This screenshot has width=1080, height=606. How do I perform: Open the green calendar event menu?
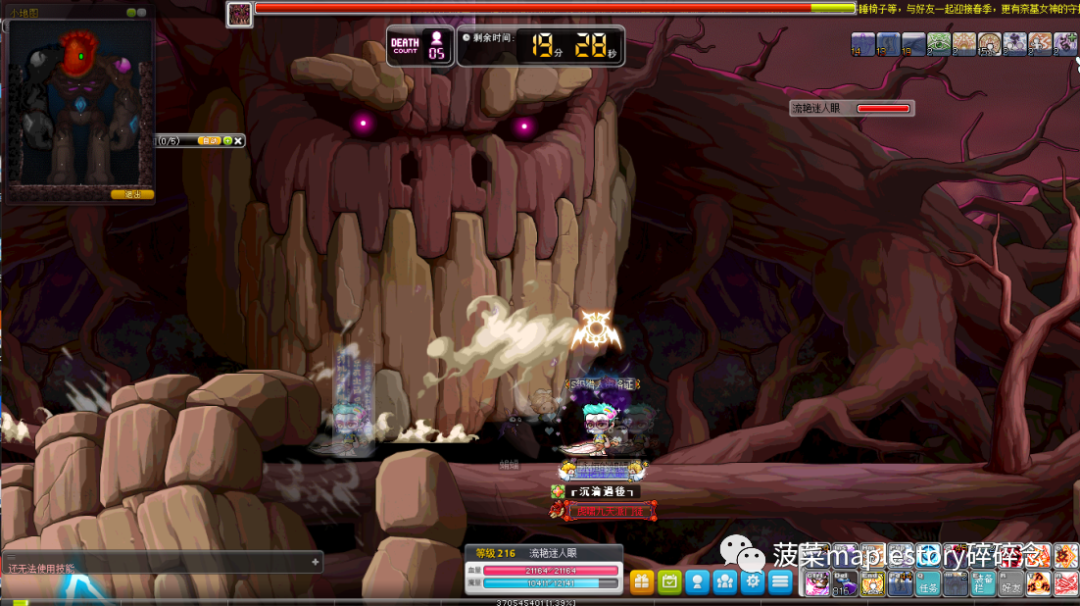pyautogui.click(x=669, y=581)
